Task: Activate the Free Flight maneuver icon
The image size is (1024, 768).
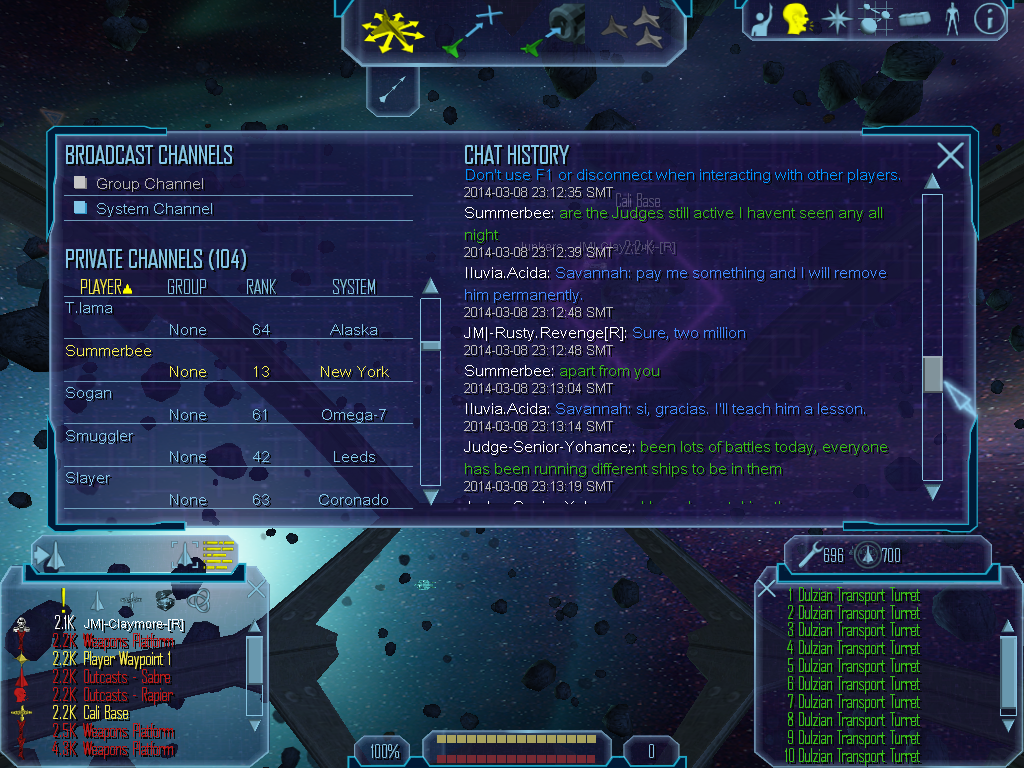Action: 393,29
